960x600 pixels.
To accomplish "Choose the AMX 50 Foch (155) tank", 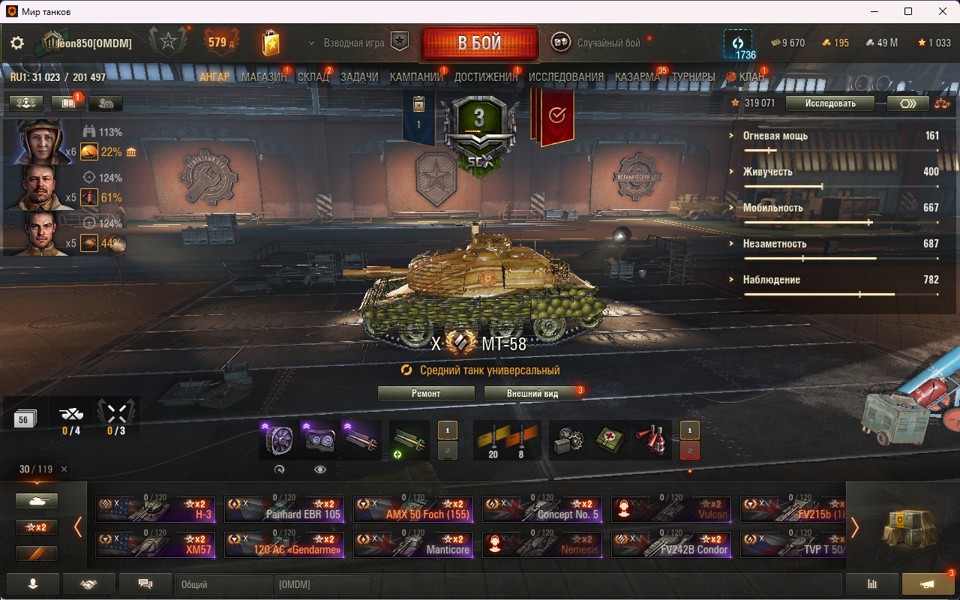I will tap(413, 510).
